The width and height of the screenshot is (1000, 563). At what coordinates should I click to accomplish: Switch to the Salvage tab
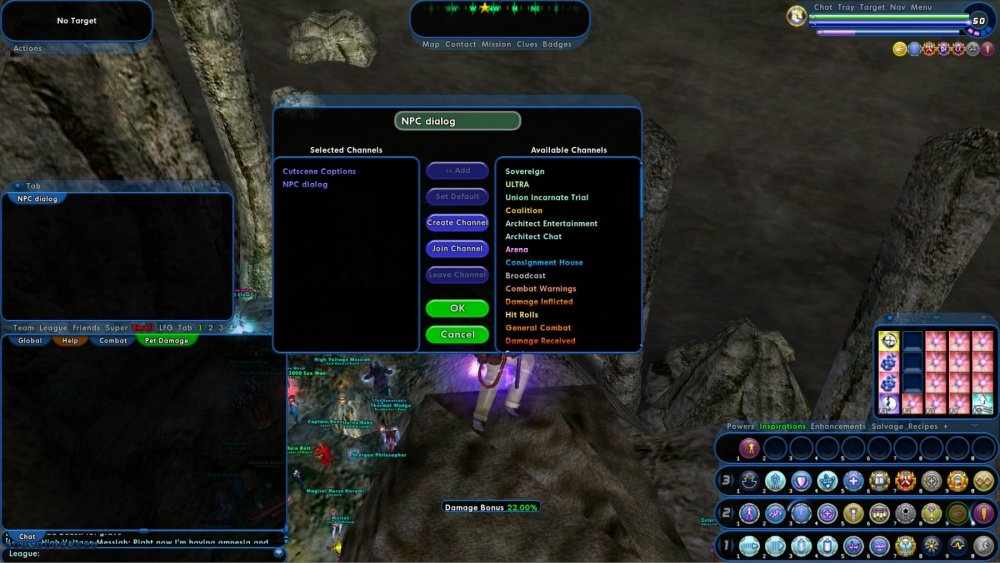tap(887, 427)
